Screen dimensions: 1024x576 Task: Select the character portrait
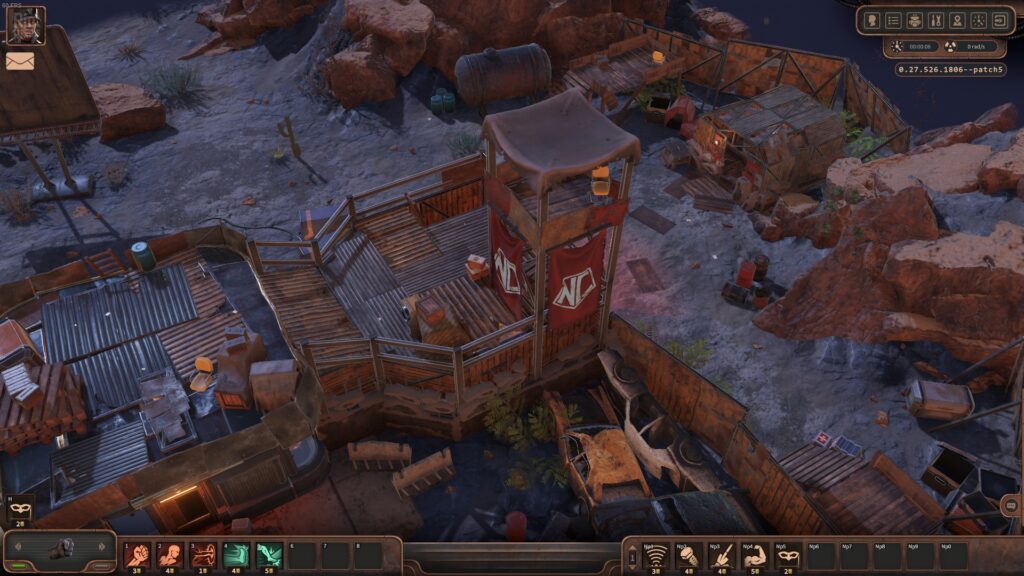pyautogui.click(x=25, y=25)
